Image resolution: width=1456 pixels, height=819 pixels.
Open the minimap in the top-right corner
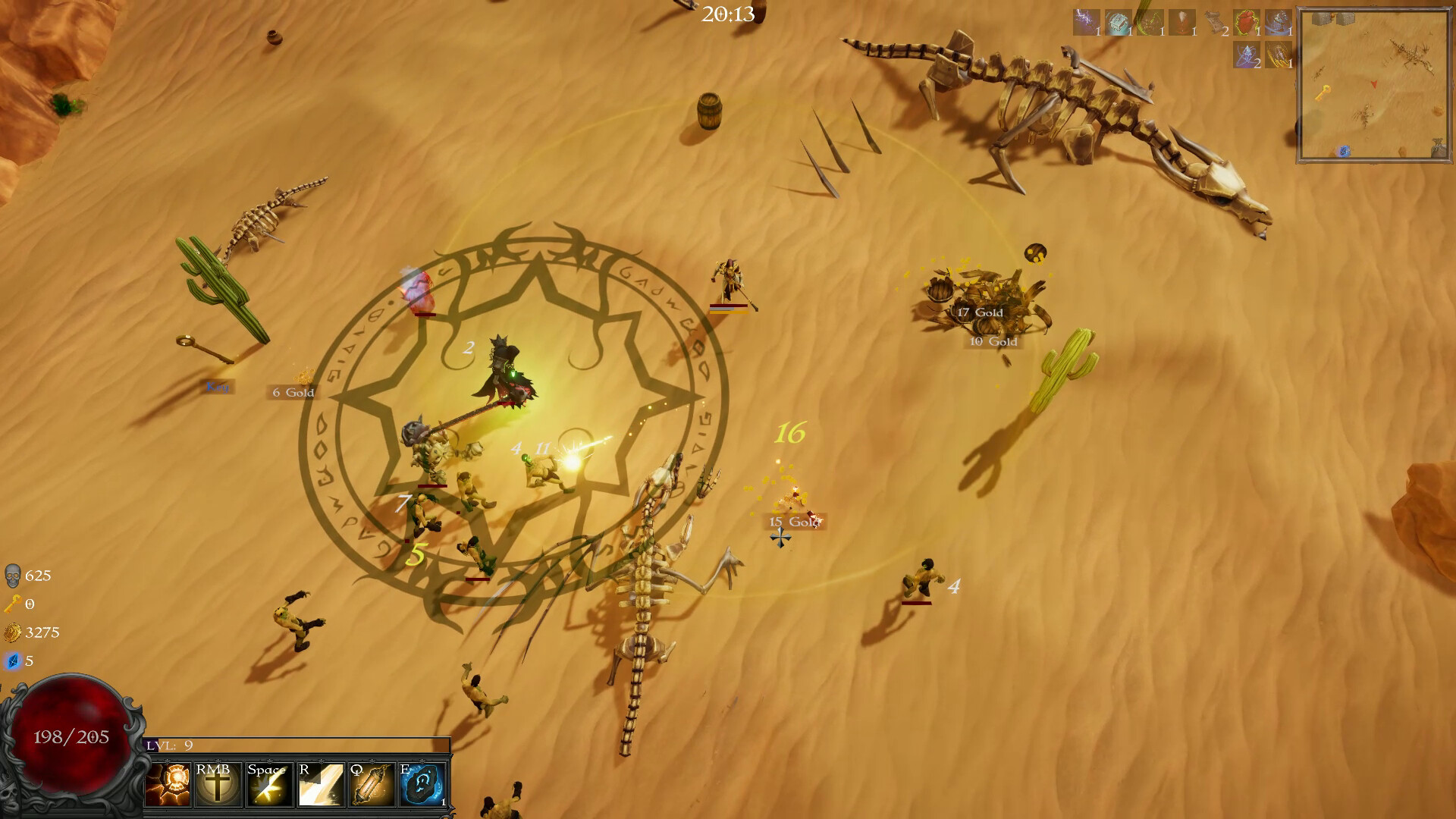tap(1374, 83)
